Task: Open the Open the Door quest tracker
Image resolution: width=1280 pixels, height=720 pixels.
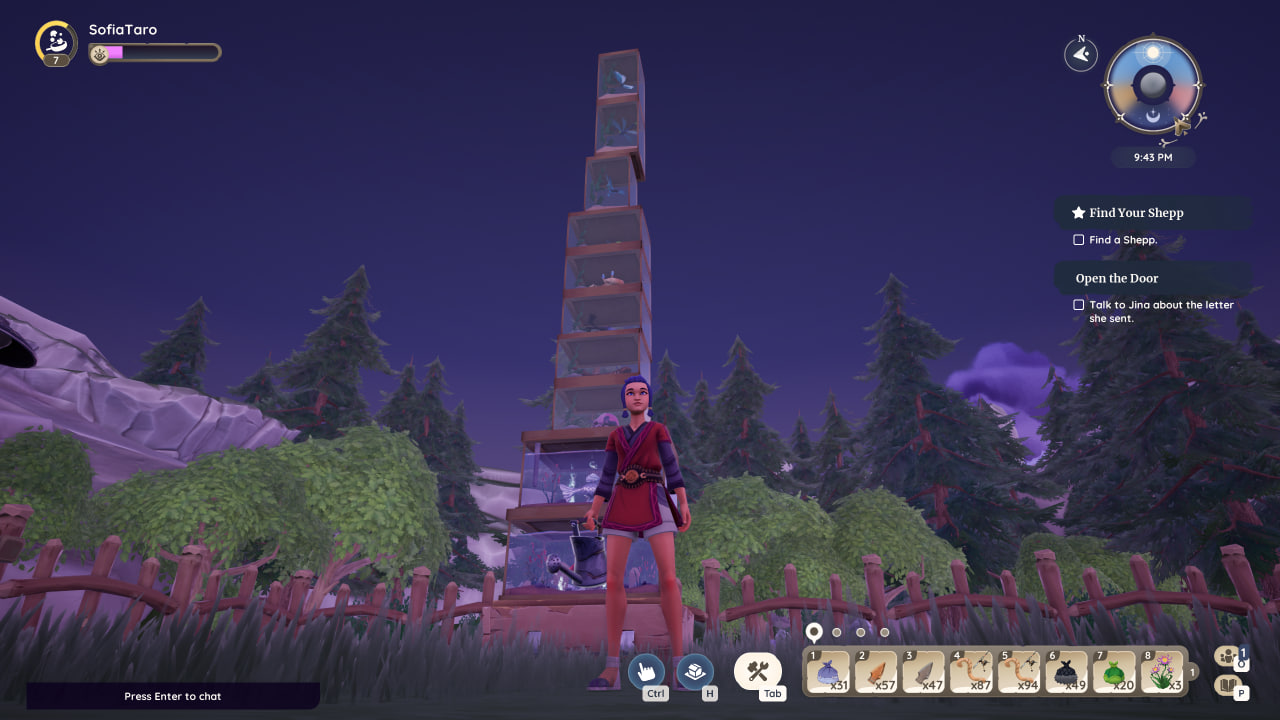Action: coord(1117,278)
